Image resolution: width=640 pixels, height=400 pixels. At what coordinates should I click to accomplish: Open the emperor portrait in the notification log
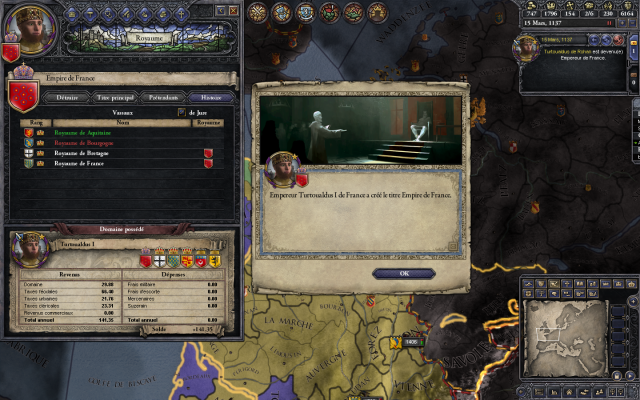[x=528, y=48]
